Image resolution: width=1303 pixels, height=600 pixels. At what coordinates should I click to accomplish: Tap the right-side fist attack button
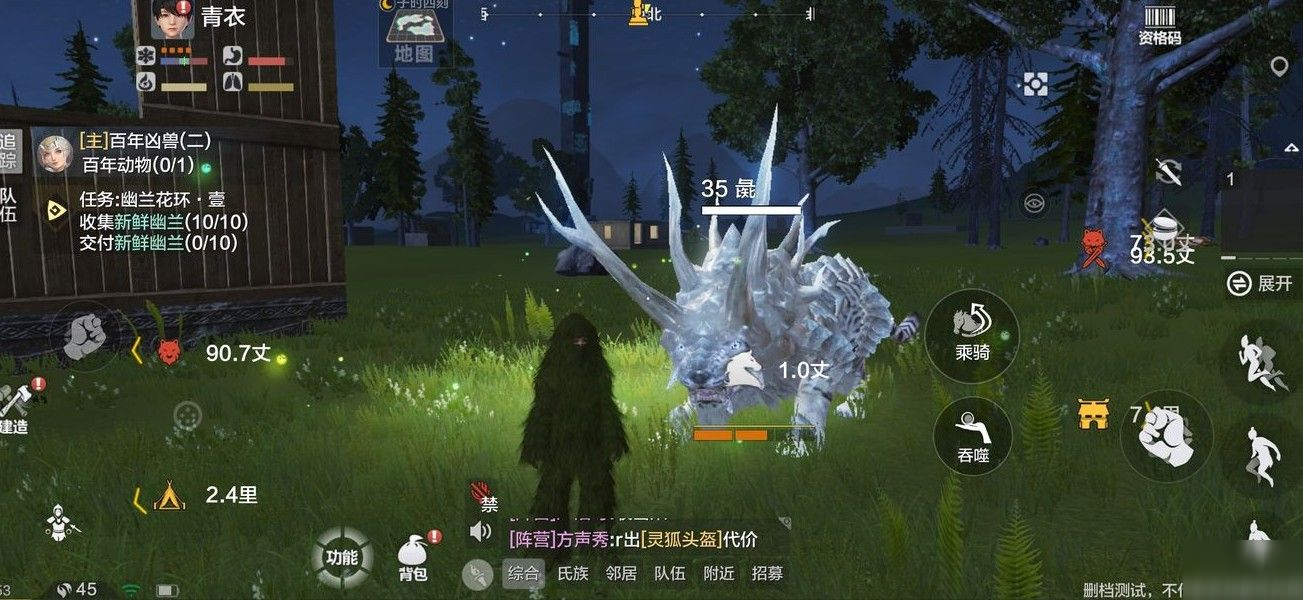[1166, 437]
